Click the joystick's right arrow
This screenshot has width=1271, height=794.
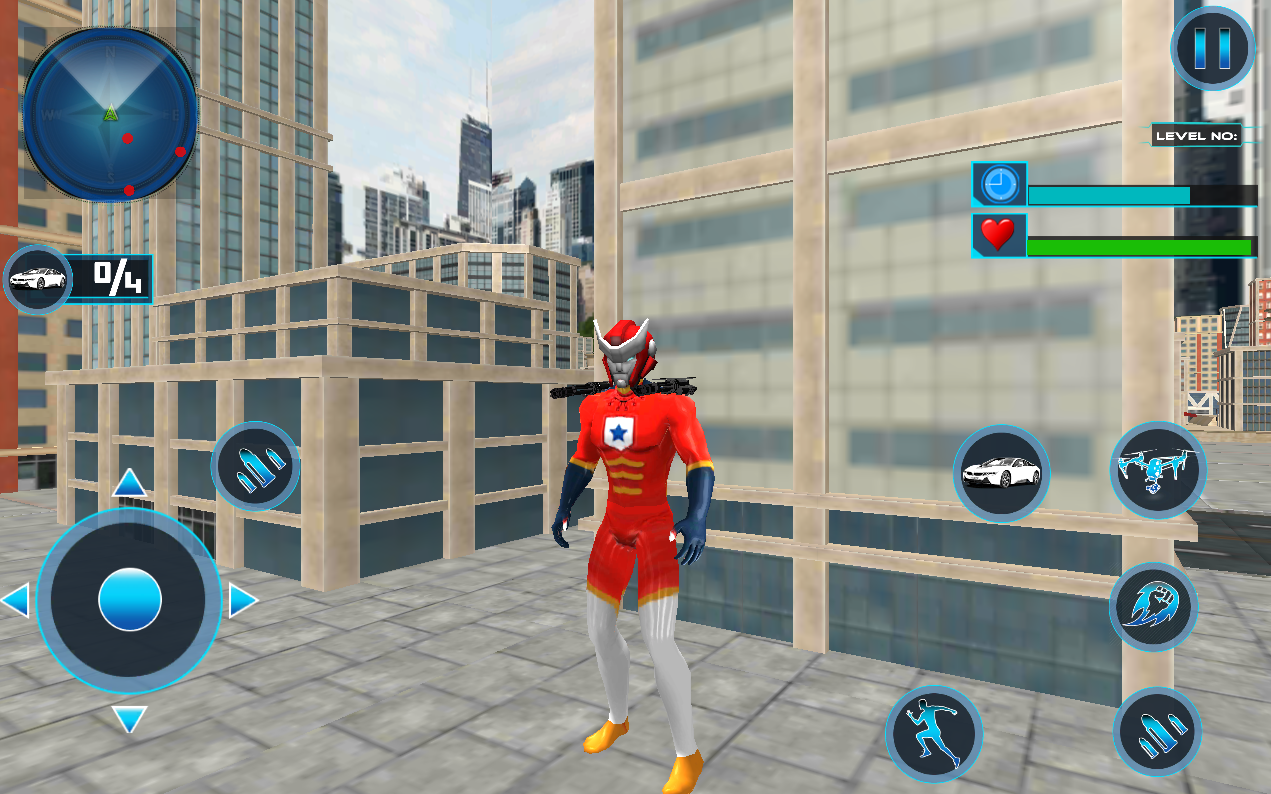click(x=243, y=601)
